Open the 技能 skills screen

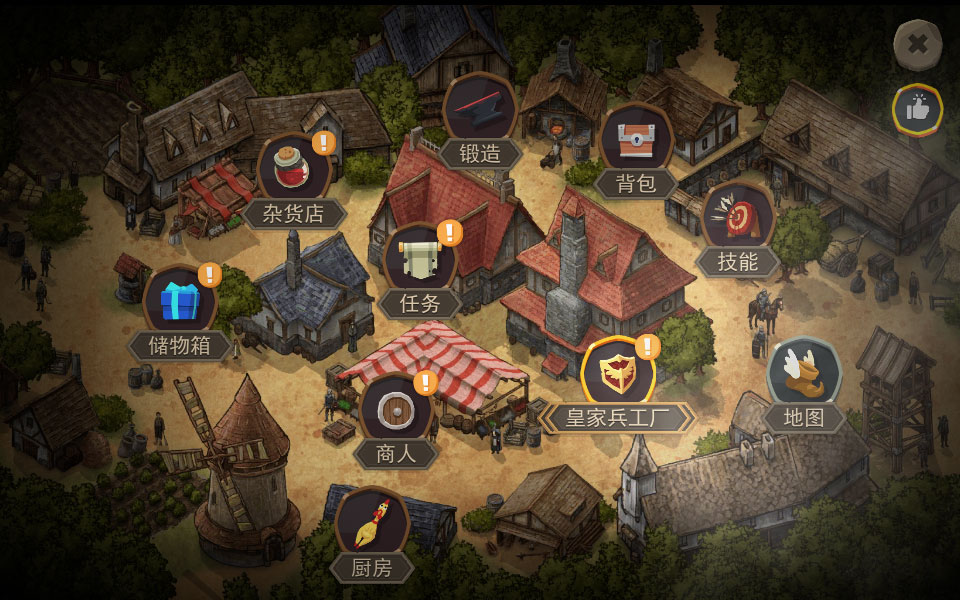[738, 220]
